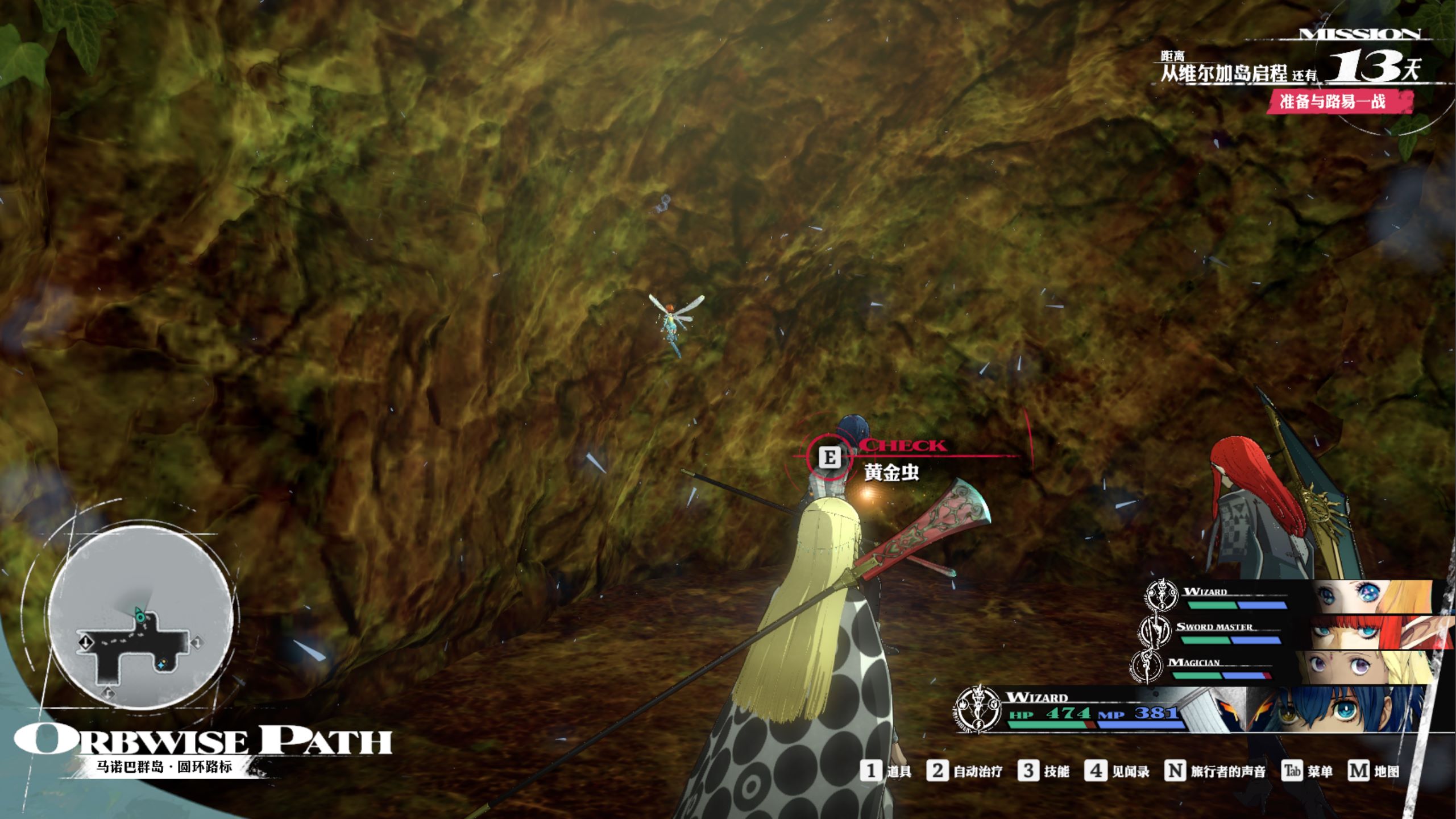
Task: Open the 技能 skills menu
Action: [1043, 771]
